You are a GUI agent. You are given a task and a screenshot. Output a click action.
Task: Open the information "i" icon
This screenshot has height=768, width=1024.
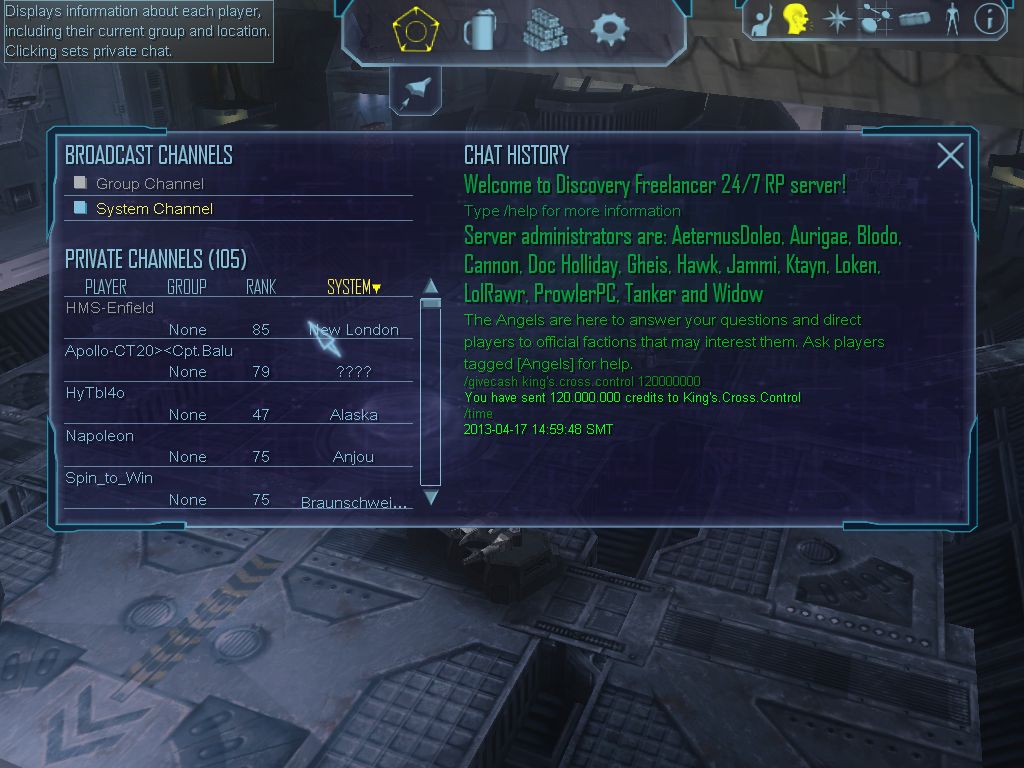pyautogui.click(x=989, y=19)
